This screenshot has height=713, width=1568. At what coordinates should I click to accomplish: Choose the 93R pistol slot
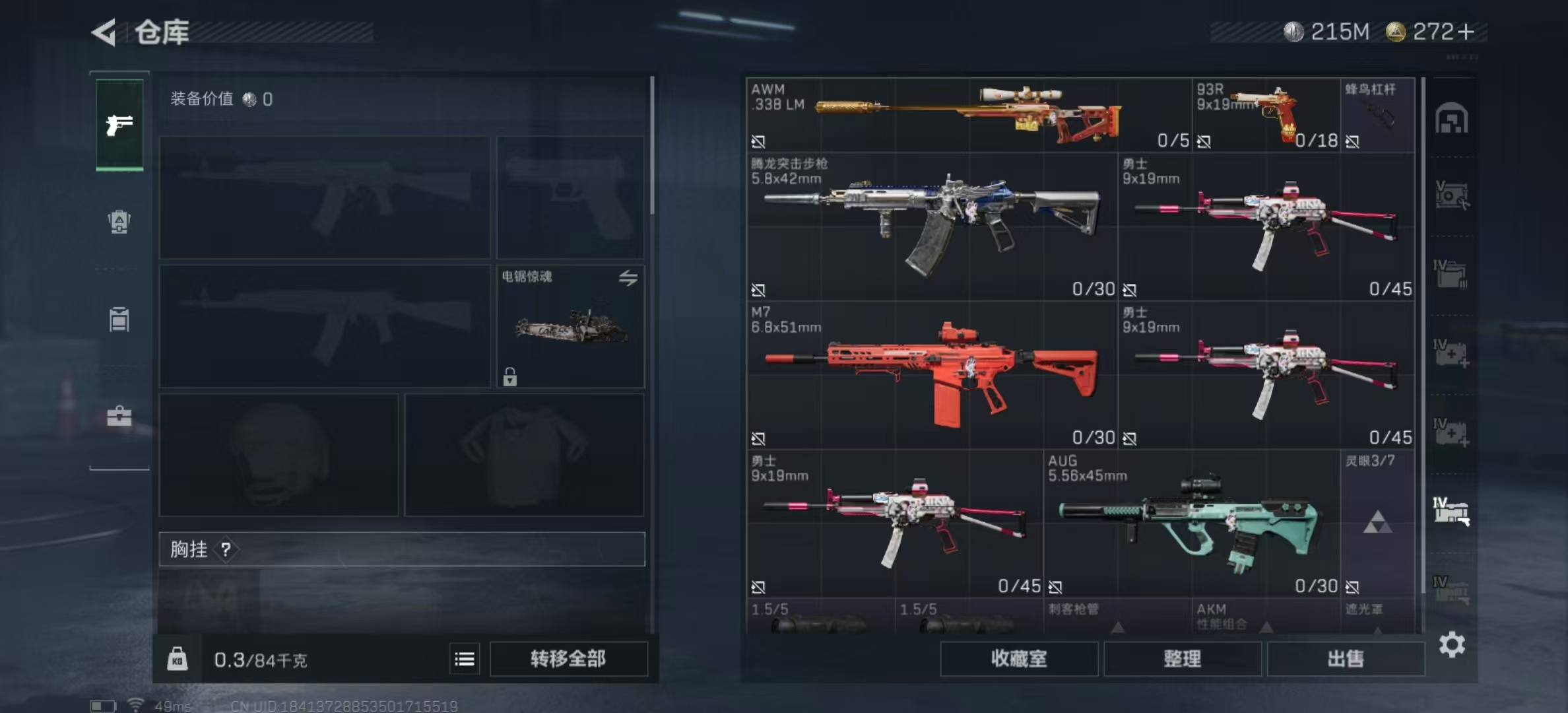click(1265, 115)
